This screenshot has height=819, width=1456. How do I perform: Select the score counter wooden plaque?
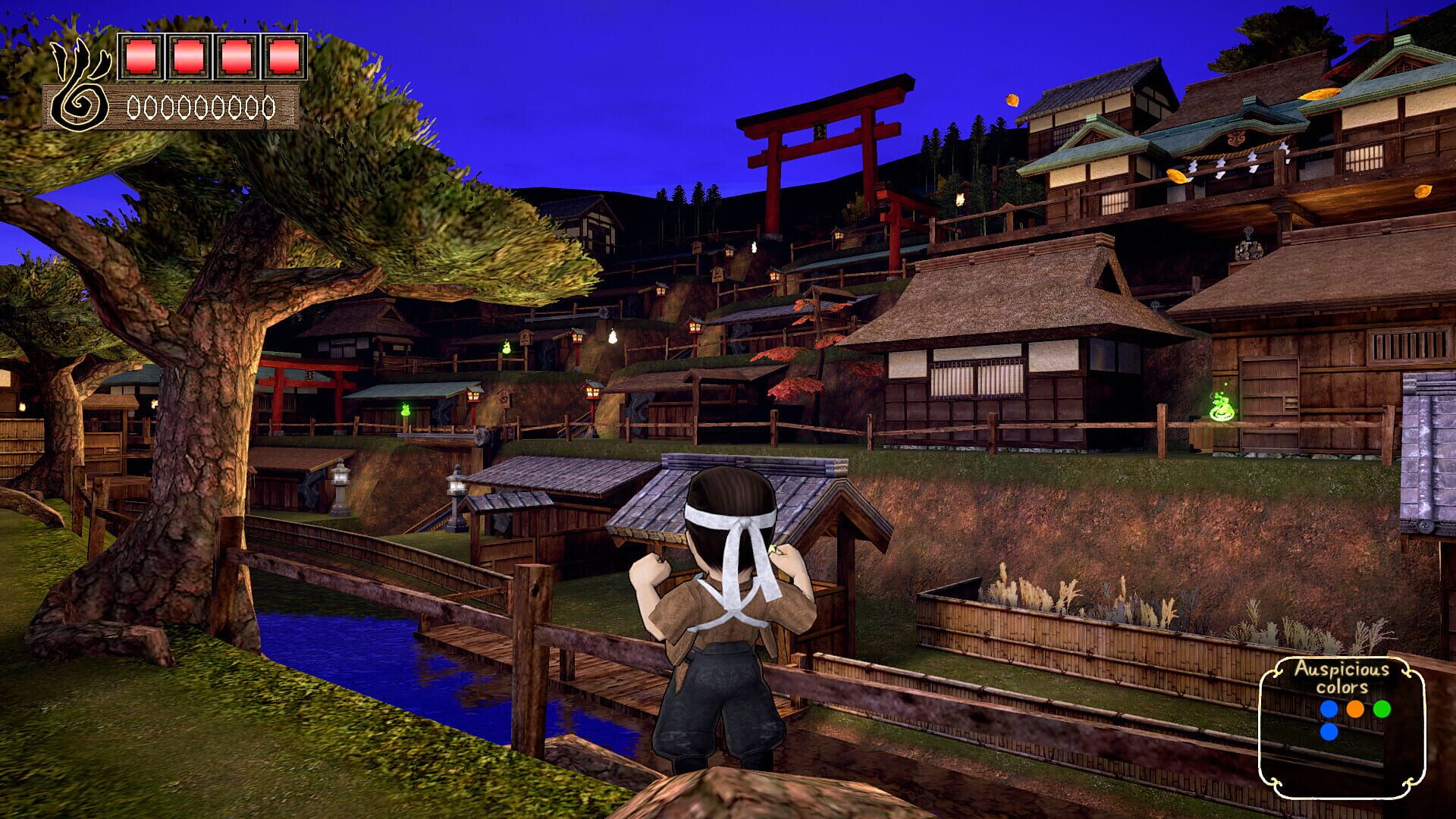tap(199, 108)
